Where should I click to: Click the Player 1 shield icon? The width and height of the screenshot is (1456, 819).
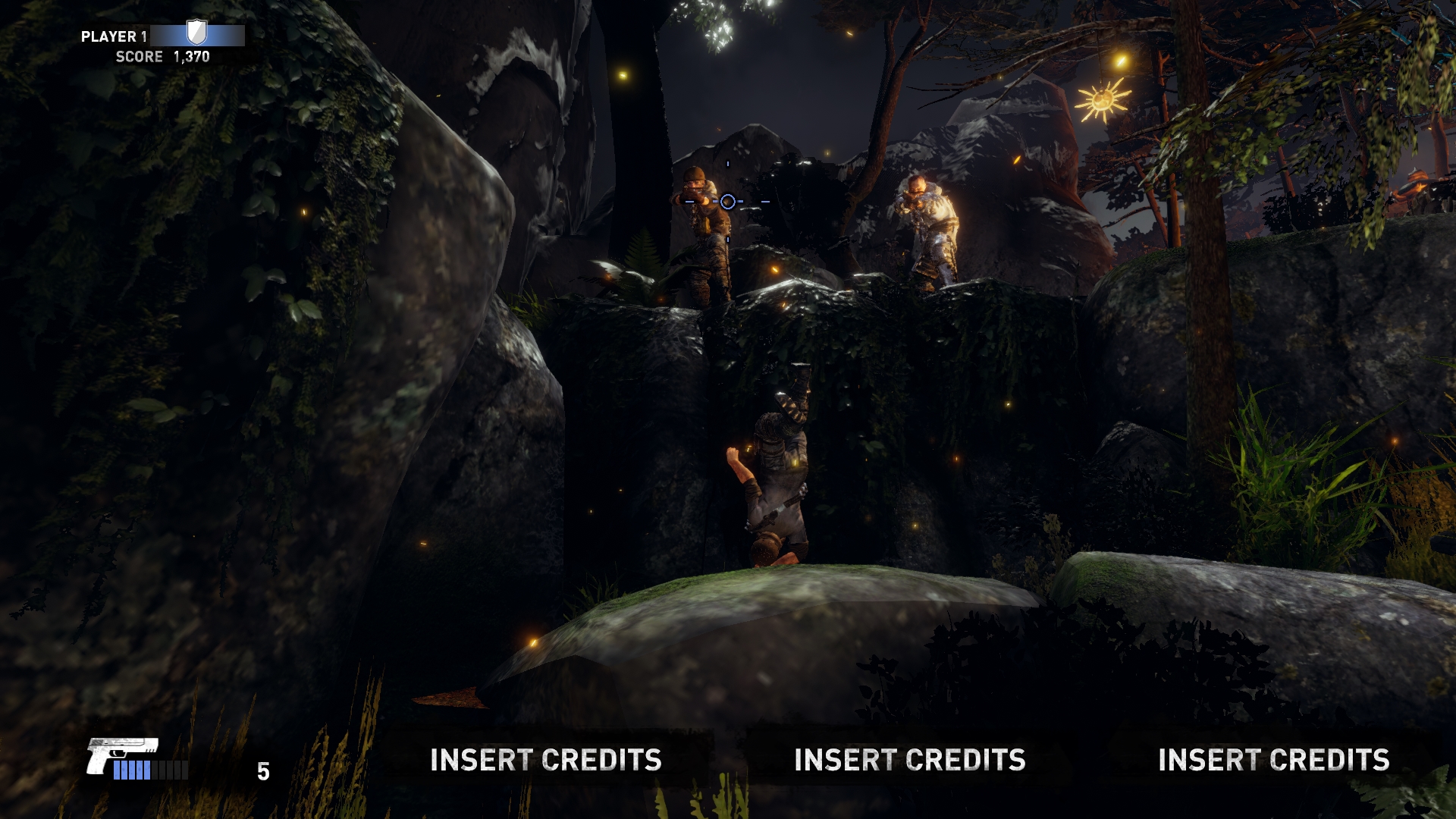196,33
